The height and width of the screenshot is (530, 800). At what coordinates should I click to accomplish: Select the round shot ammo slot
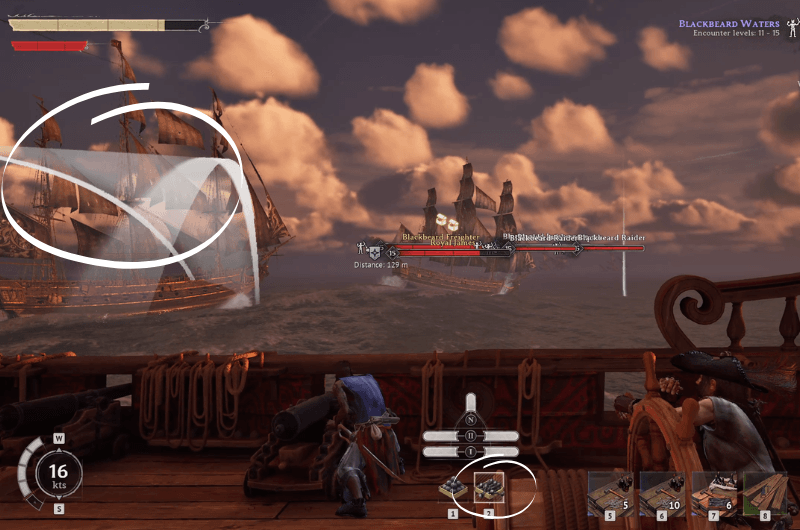[453, 490]
